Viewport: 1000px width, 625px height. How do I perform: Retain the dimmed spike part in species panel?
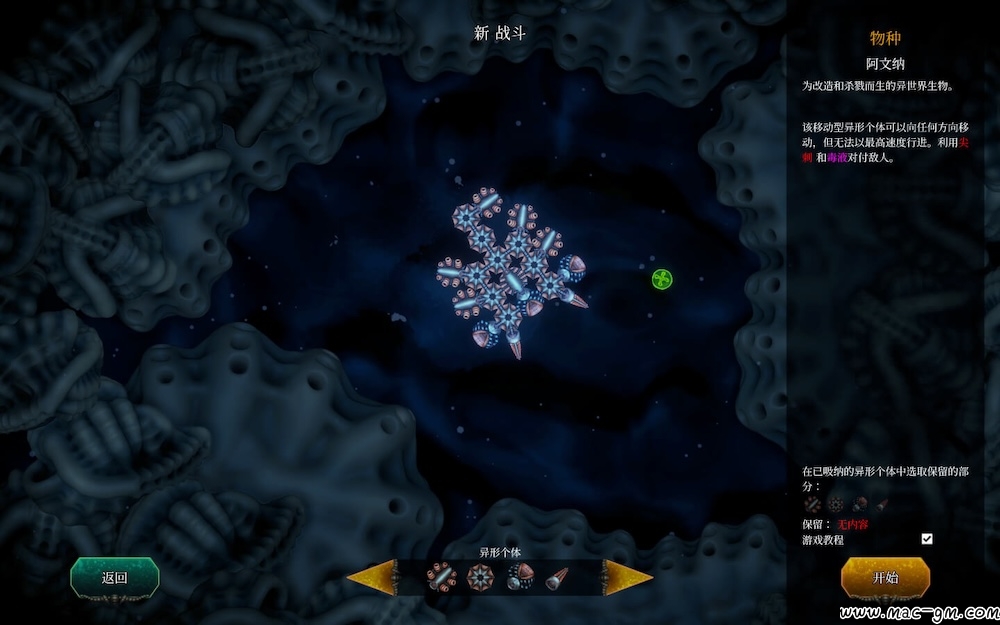click(x=882, y=505)
